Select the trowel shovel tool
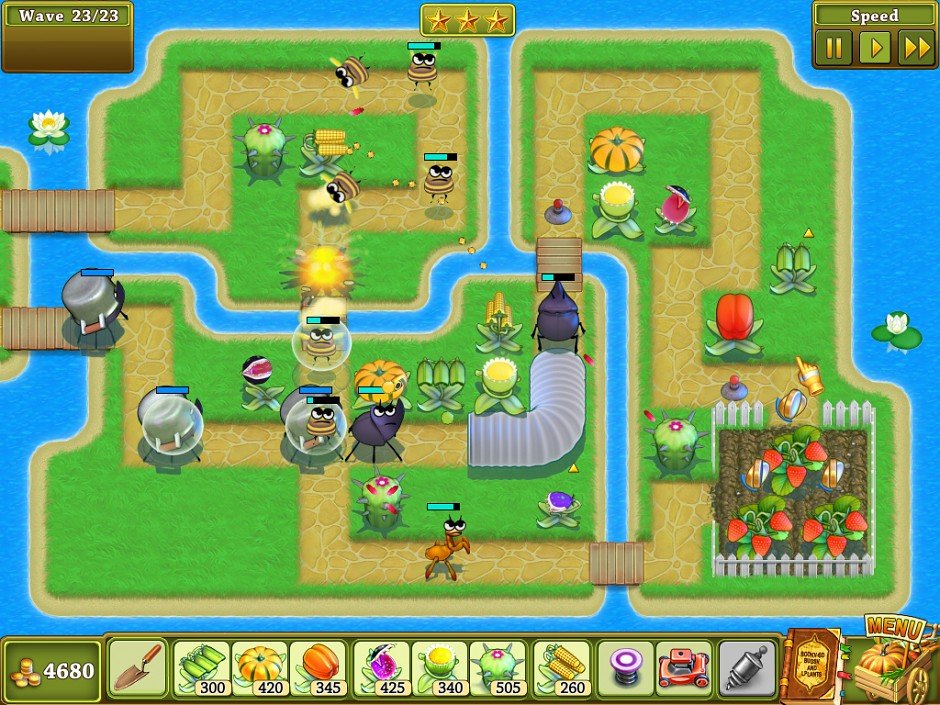Image resolution: width=940 pixels, height=705 pixels. [x=137, y=667]
